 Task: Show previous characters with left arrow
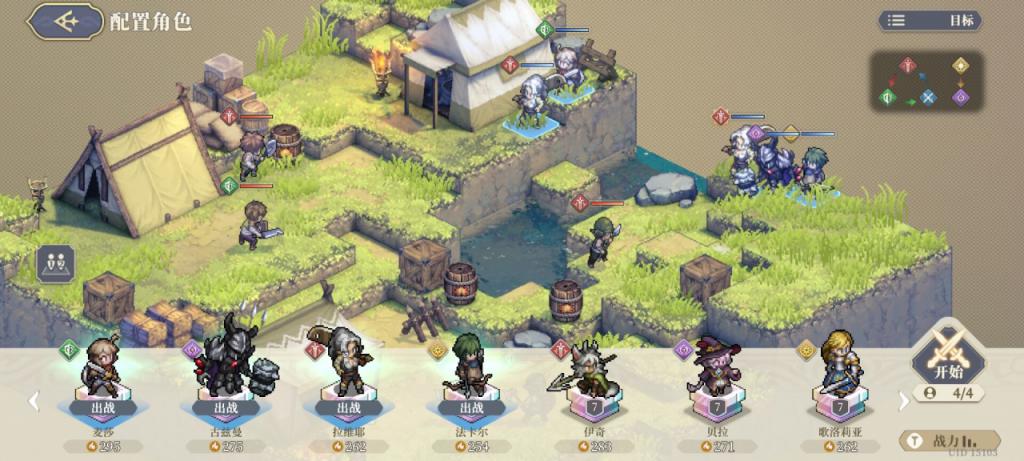click(x=33, y=400)
